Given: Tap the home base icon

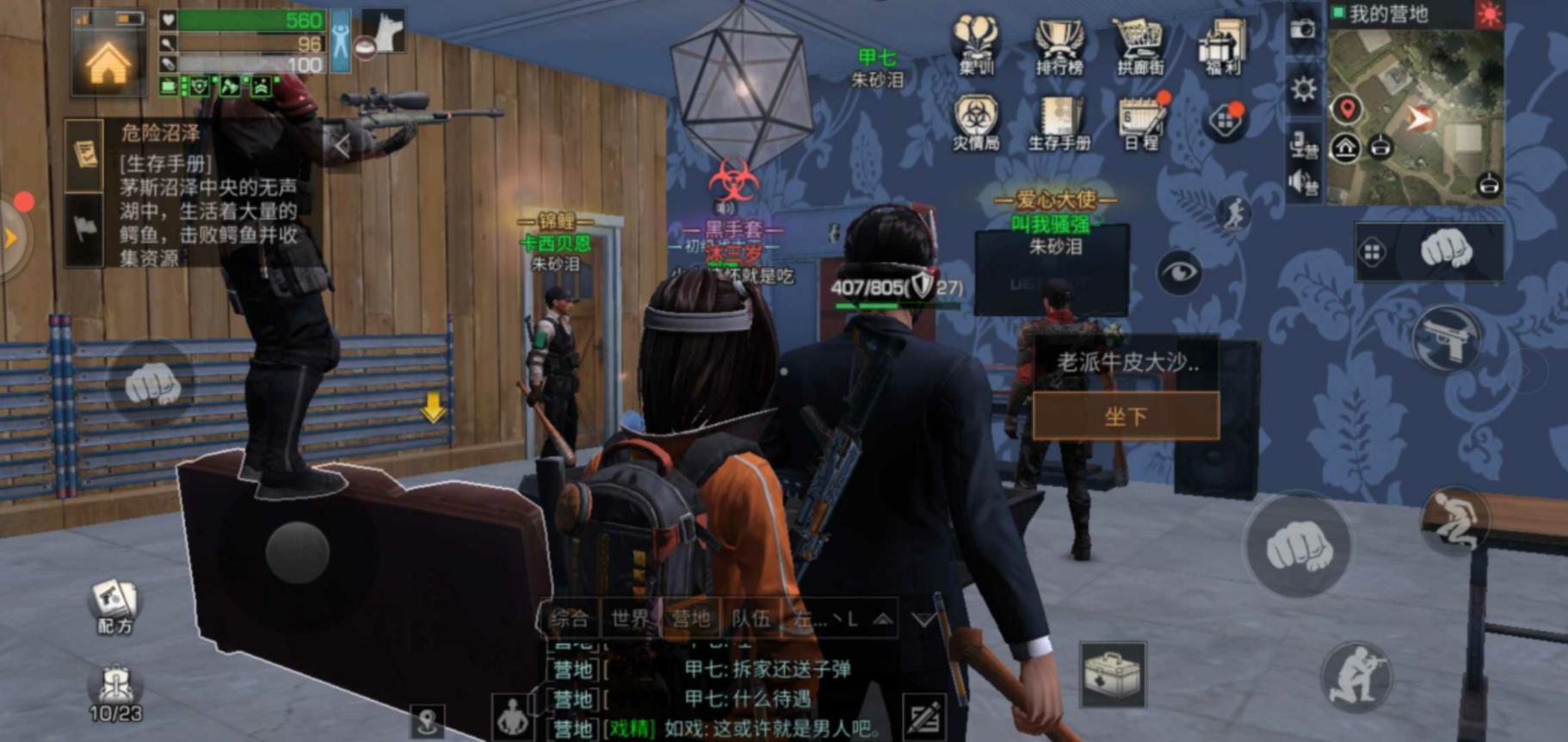Looking at the screenshot, I should (108, 62).
